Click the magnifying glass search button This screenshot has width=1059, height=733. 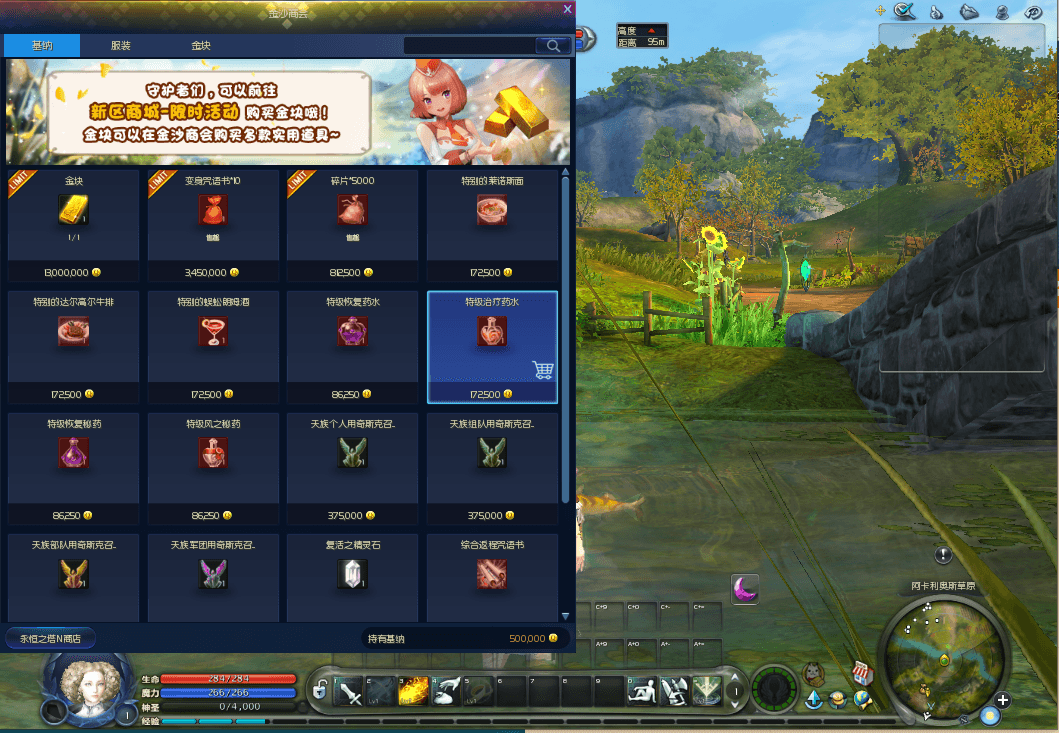(552, 46)
